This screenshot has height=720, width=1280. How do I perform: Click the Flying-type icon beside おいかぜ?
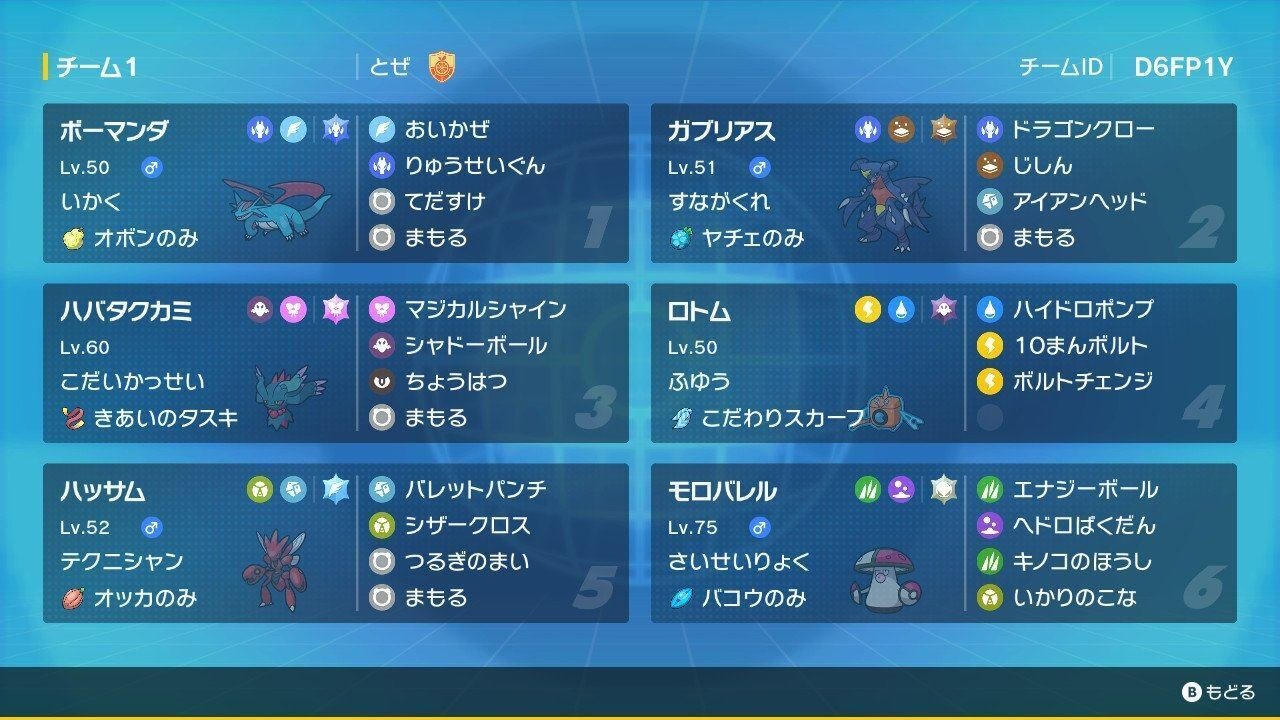click(381, 128)
